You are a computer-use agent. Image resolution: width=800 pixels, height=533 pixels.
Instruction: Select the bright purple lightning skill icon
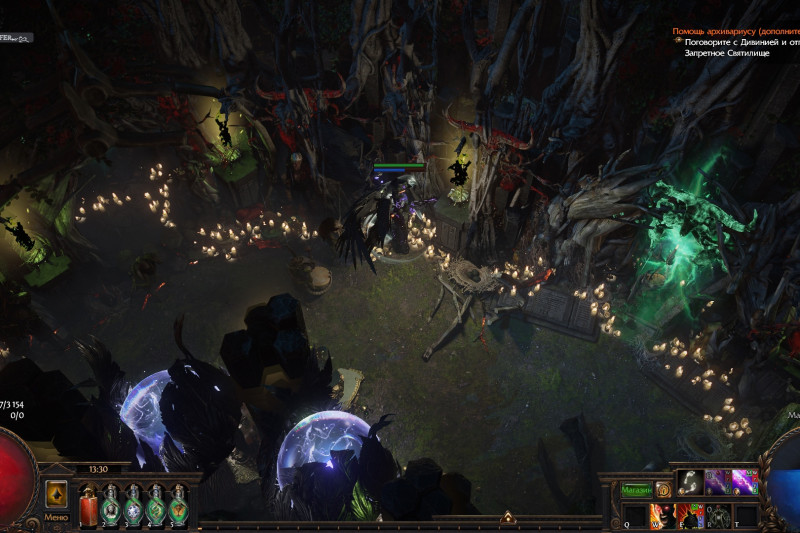pyautogui.click(x=744, y=482)
